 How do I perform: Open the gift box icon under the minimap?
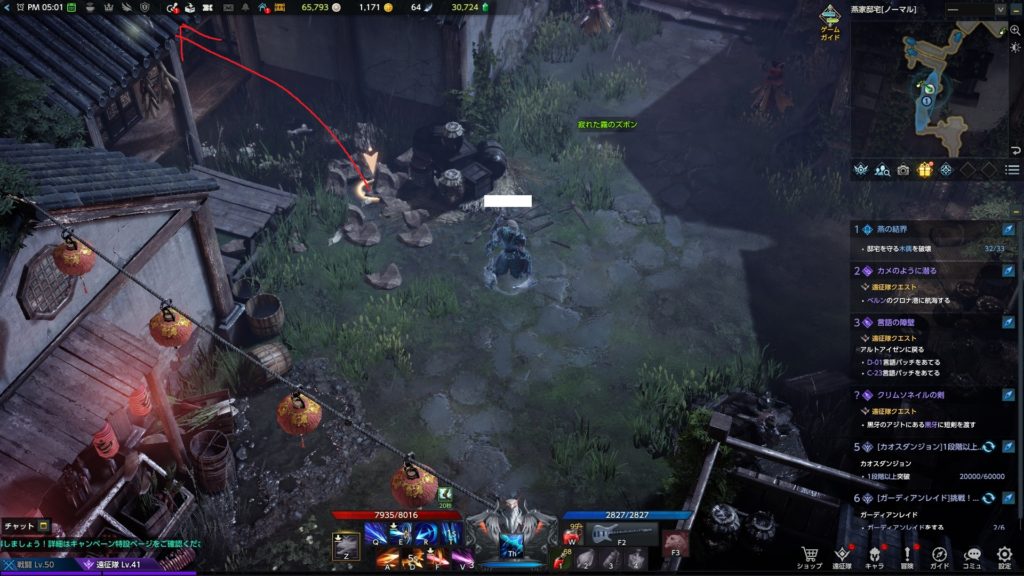(x=925, y=169)
